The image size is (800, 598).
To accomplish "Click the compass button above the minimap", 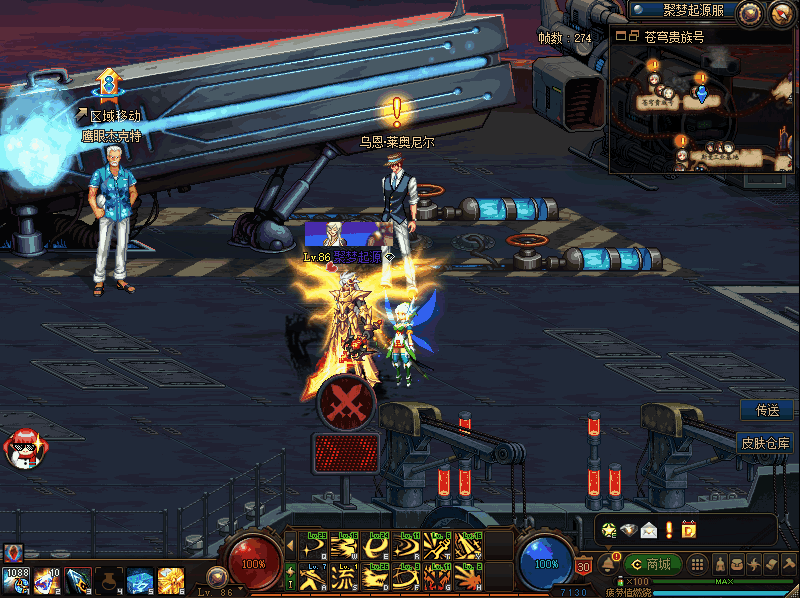I will click(749, 13).
